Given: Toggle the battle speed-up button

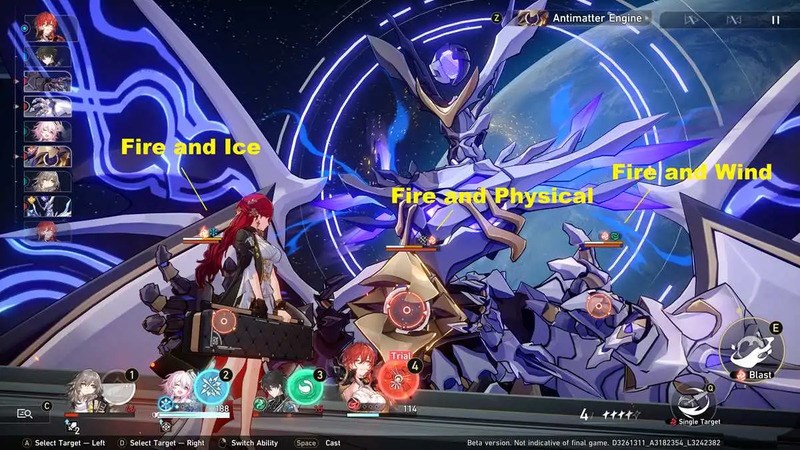Looking at the screenshot, I should 732,19.
